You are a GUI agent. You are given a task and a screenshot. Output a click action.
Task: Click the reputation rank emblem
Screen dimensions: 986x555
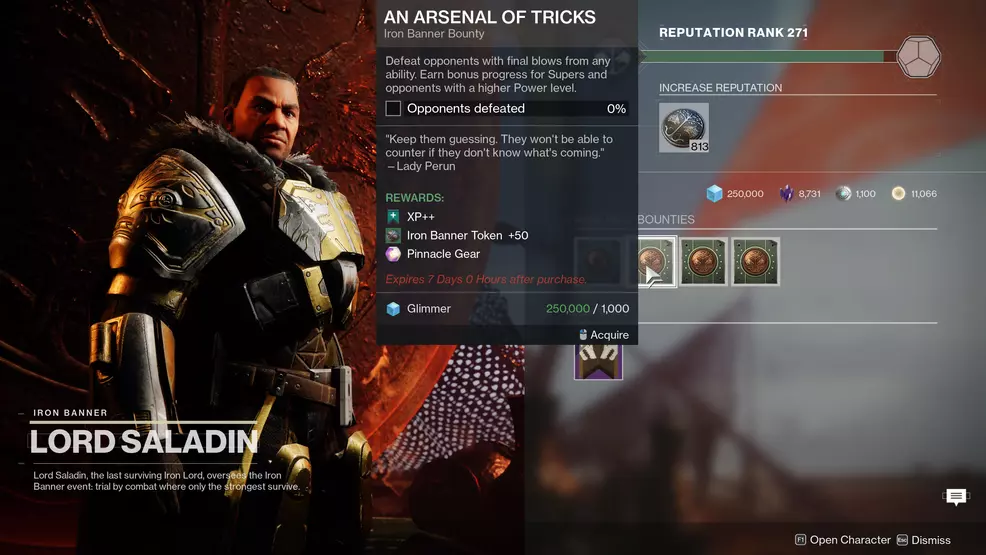[x=918, y=57]
